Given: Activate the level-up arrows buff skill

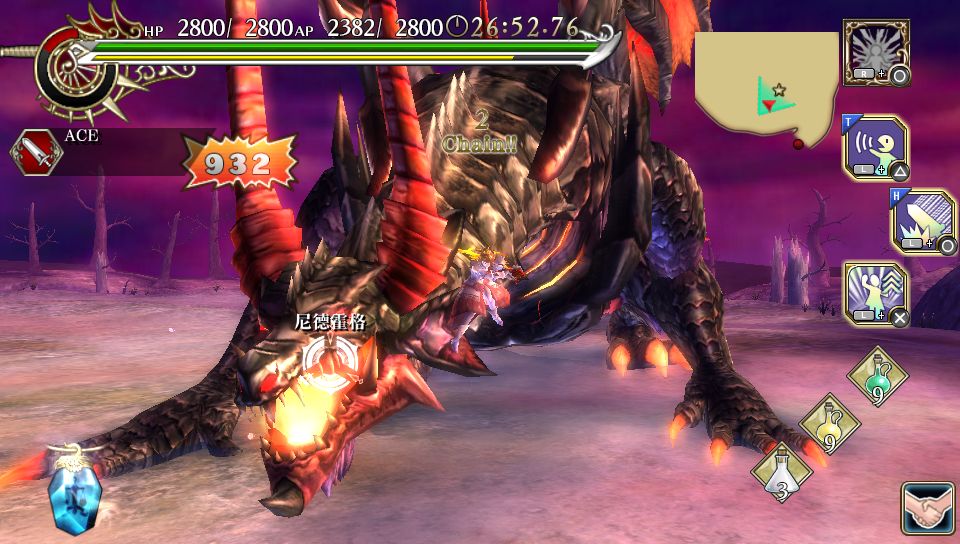Looking at the screenshot, I should coord(874,294).
